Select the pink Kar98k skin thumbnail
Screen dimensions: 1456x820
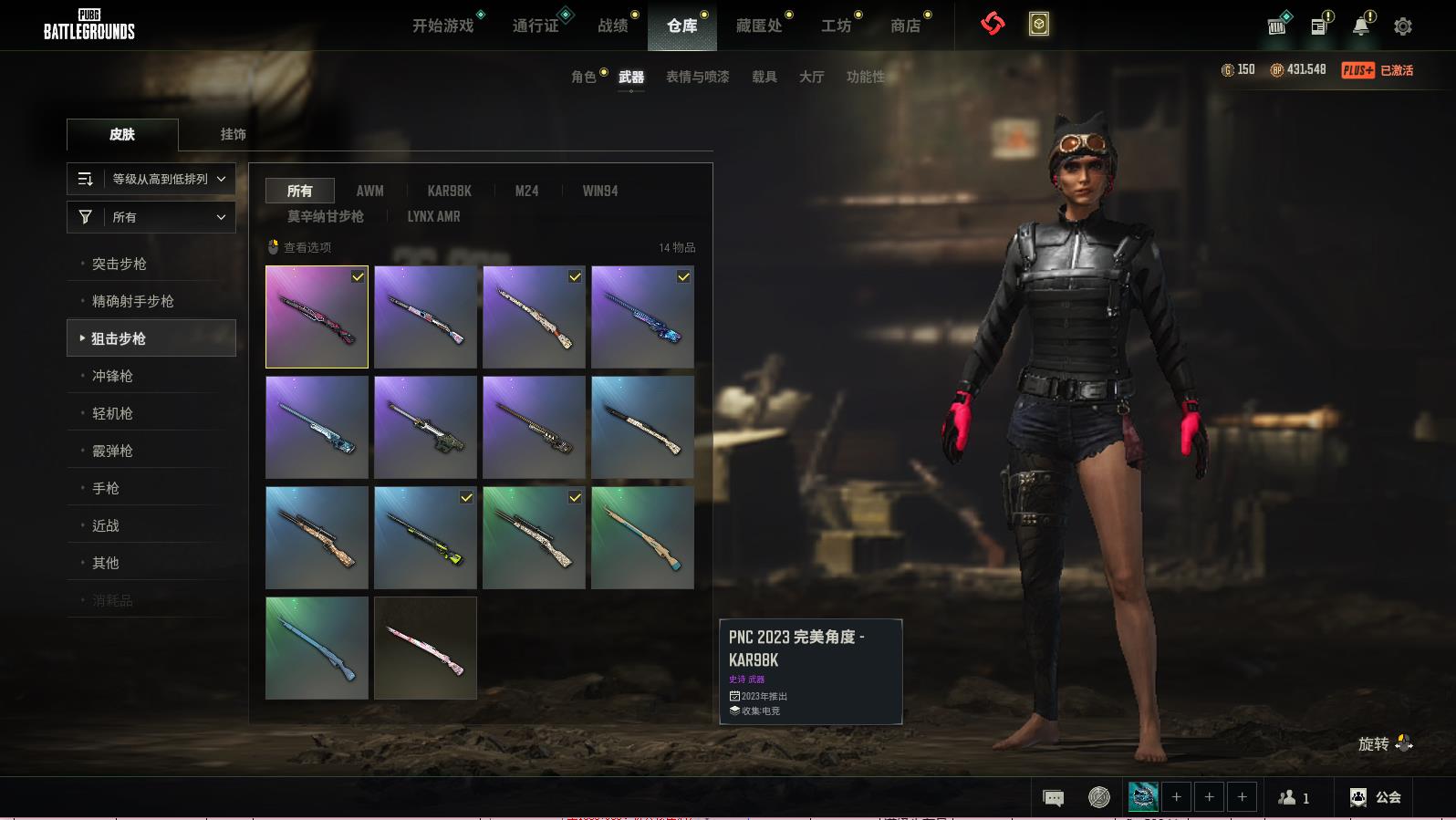pyautogui.click(x=425, y=648)
